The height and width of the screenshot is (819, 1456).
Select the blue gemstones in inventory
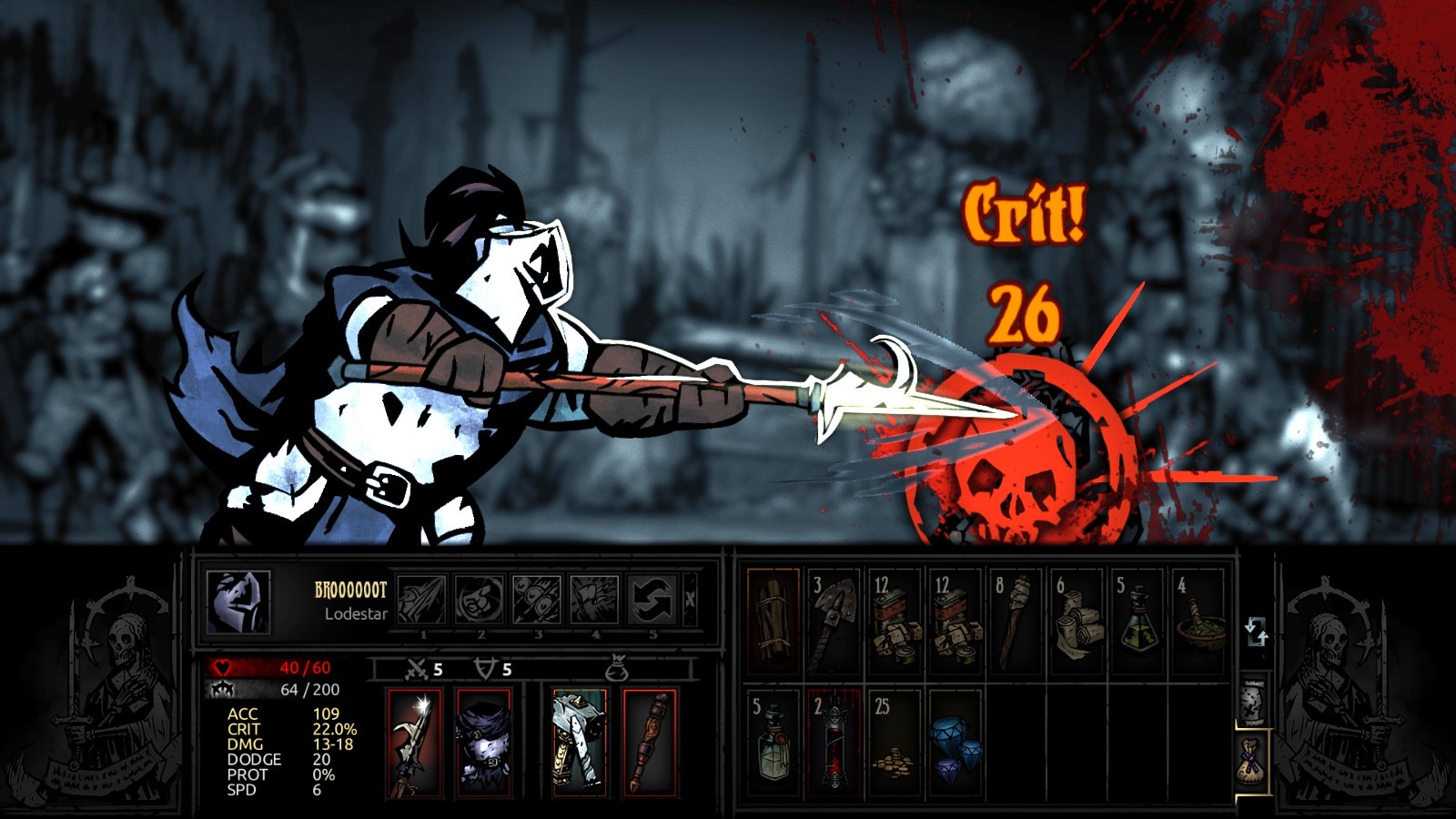tap(955, 741)
